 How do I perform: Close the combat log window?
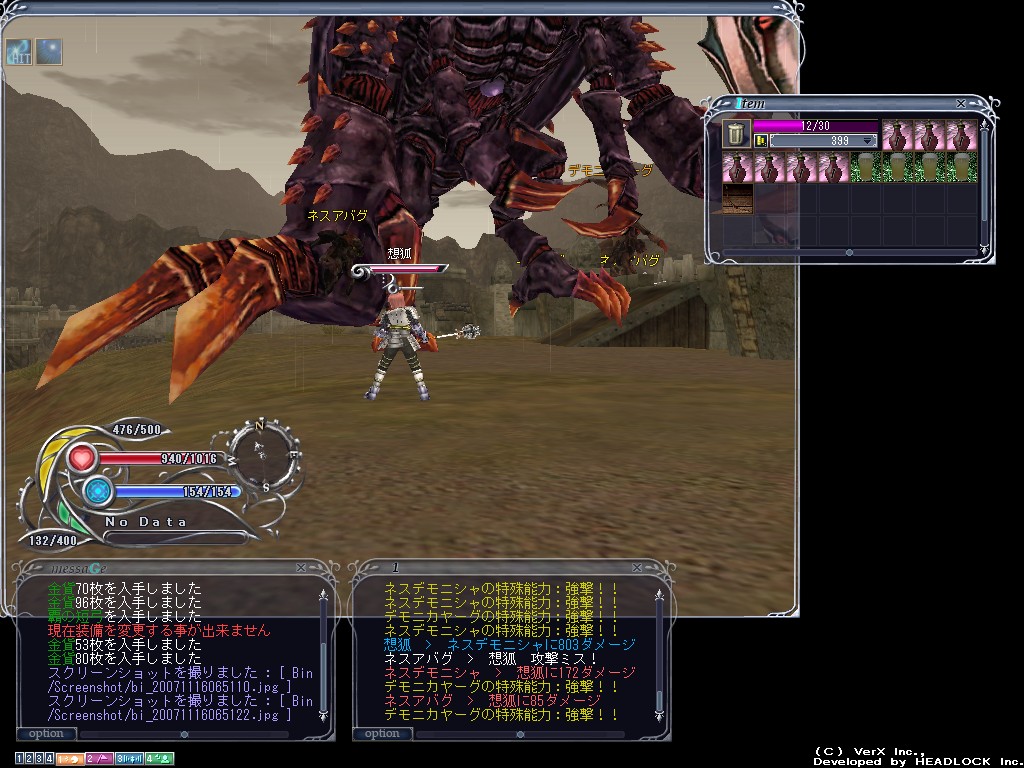coord(637,567)
